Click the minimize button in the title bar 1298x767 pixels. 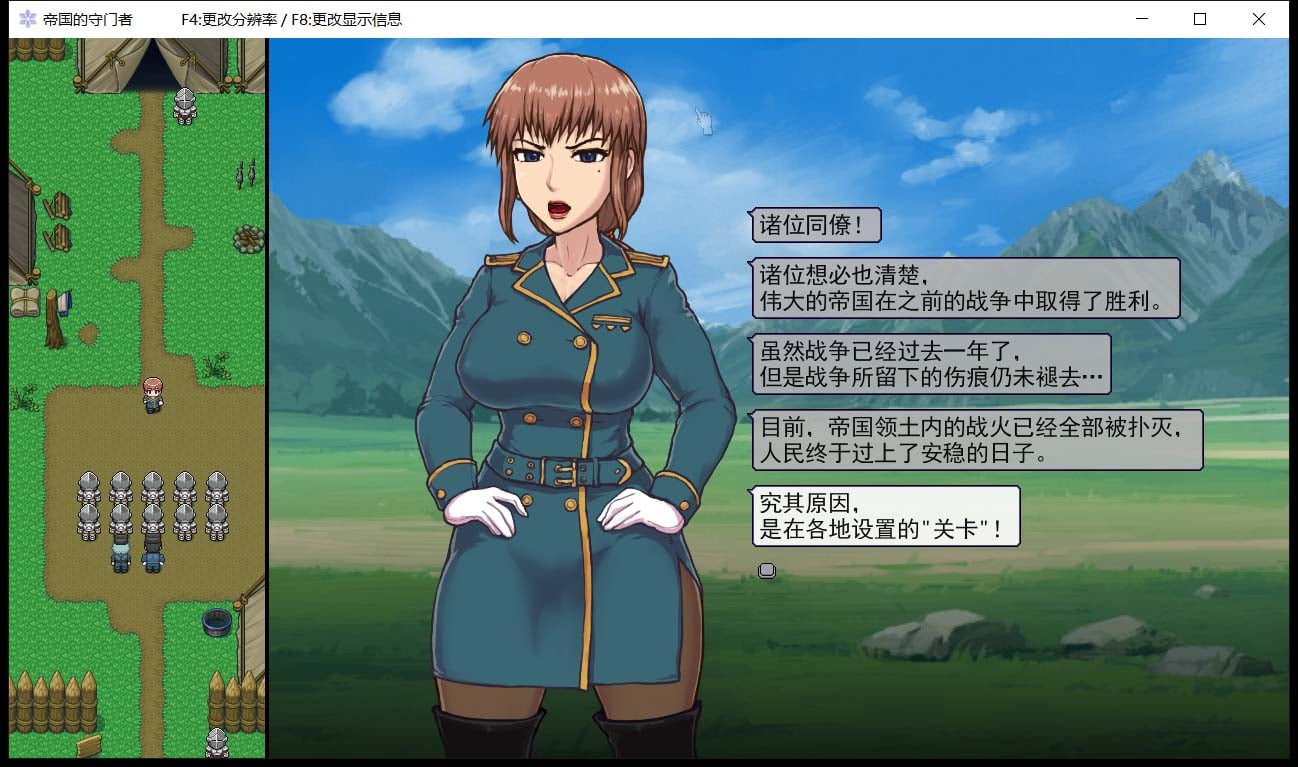(1141, 19)
